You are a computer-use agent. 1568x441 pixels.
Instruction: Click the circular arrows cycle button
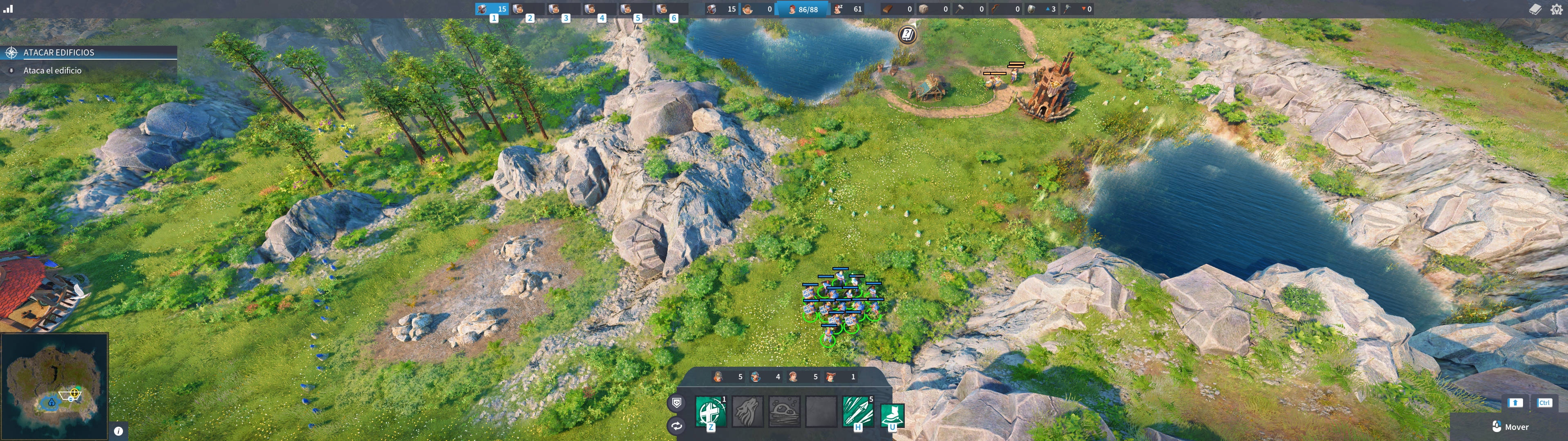coord(676,426)
